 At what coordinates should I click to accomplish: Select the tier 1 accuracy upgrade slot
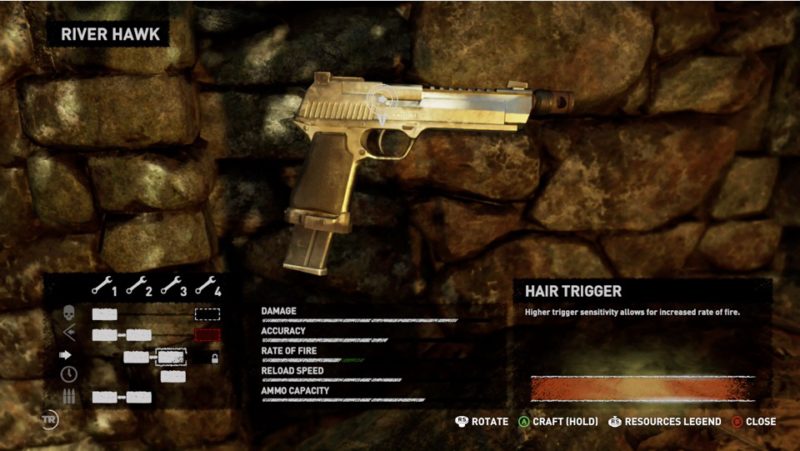click(x=104, y=335)
